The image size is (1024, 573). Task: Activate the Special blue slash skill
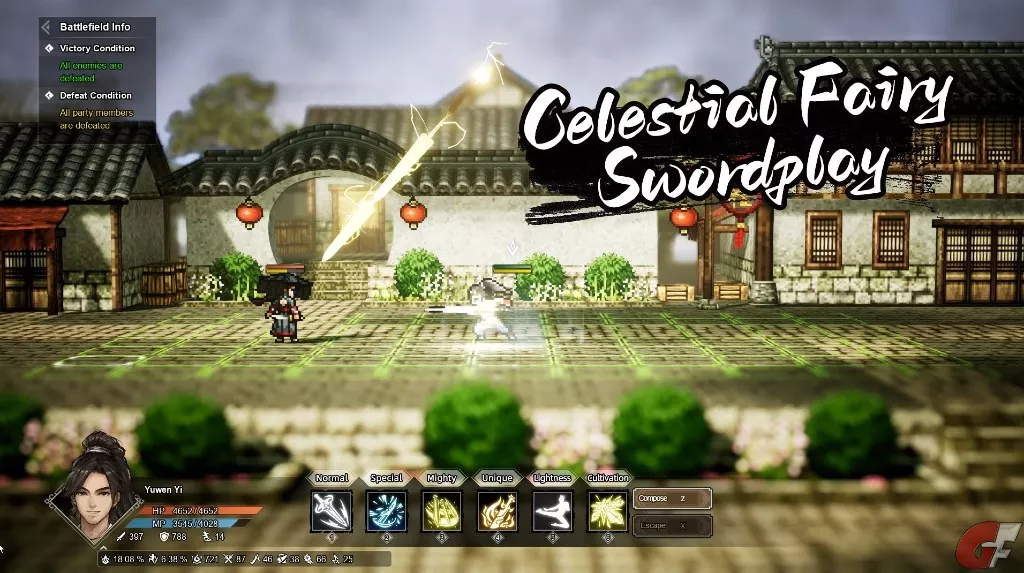[386, 510]
